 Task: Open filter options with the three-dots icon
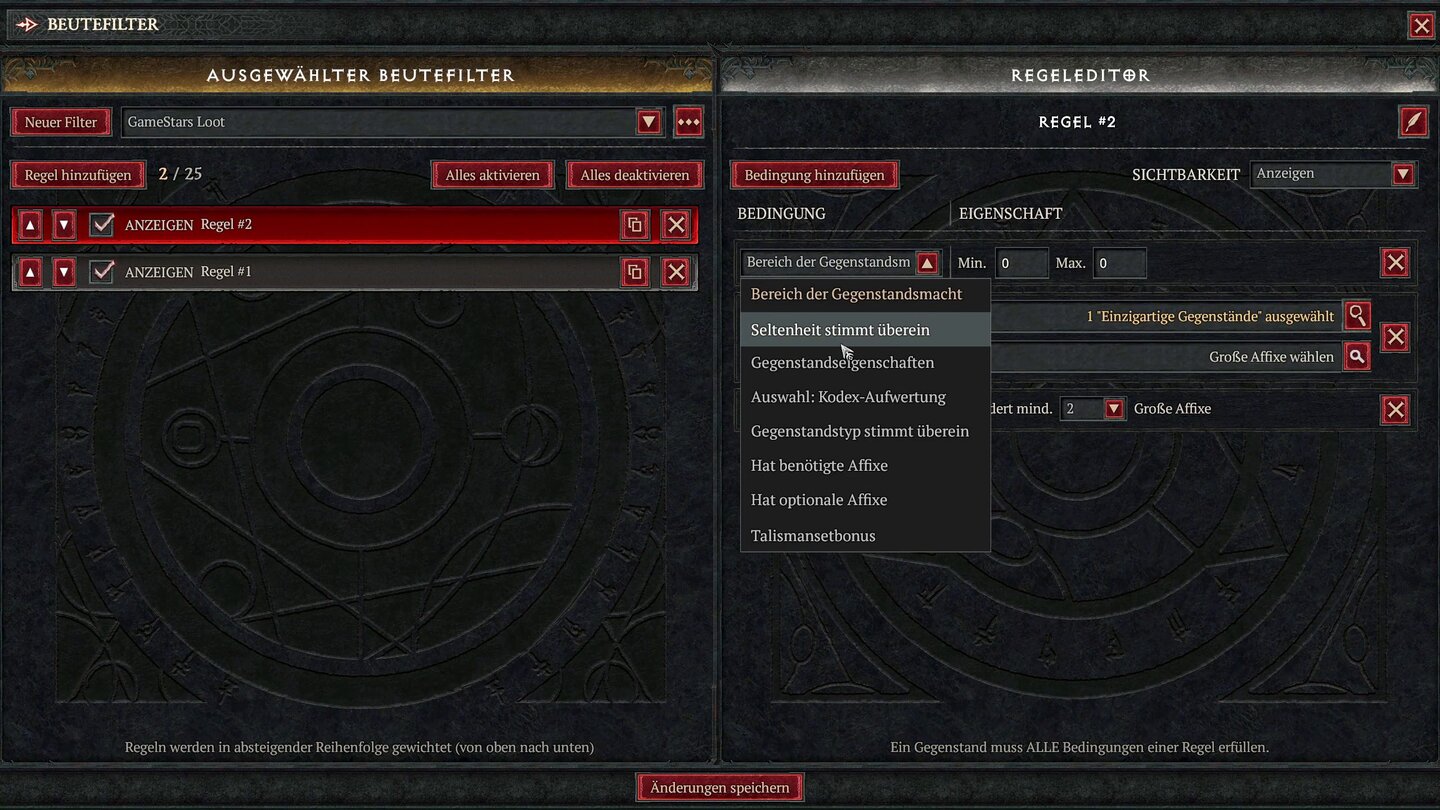688,121
